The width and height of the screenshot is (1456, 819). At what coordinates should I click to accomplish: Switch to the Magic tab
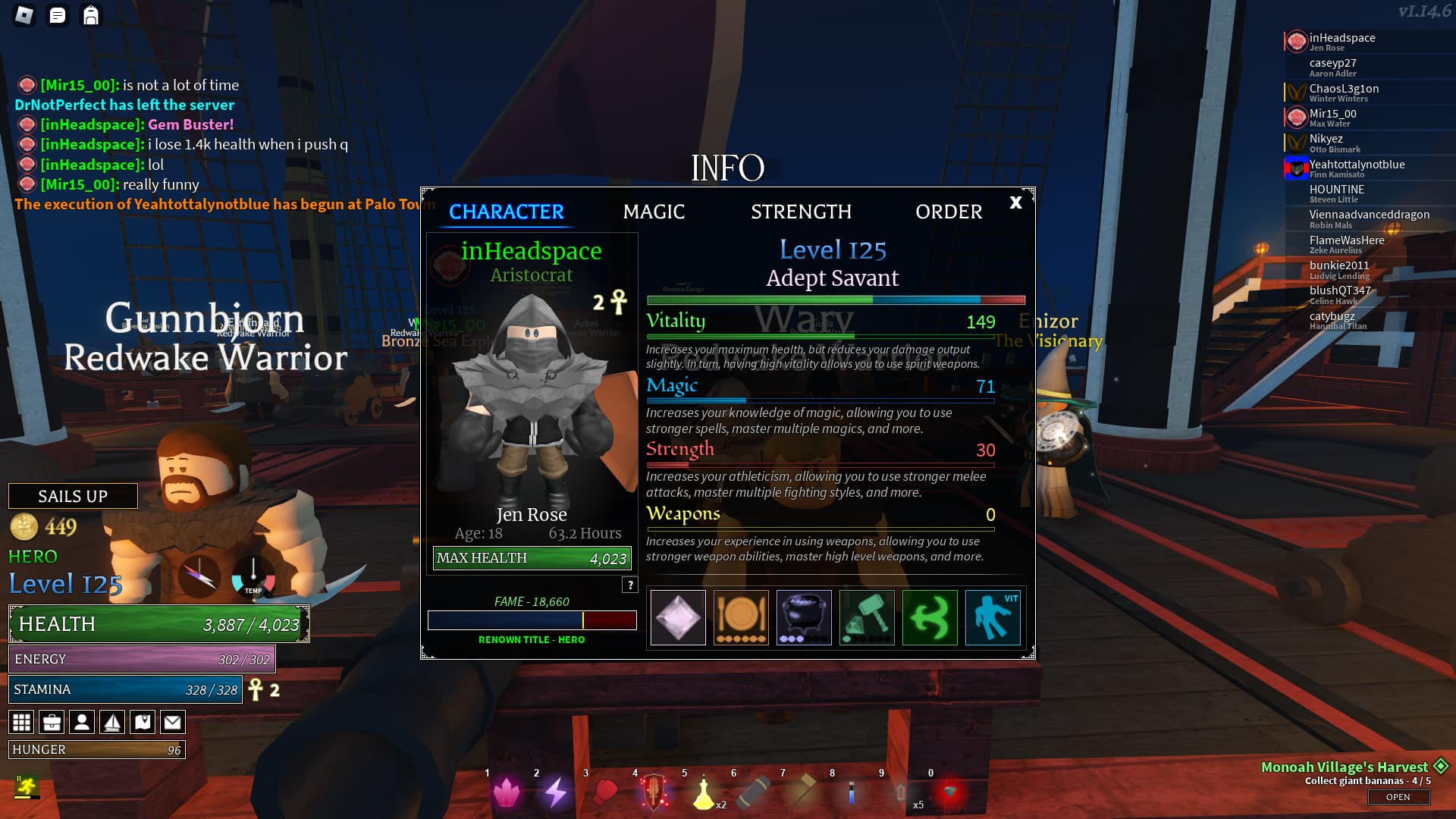point(654,212)
